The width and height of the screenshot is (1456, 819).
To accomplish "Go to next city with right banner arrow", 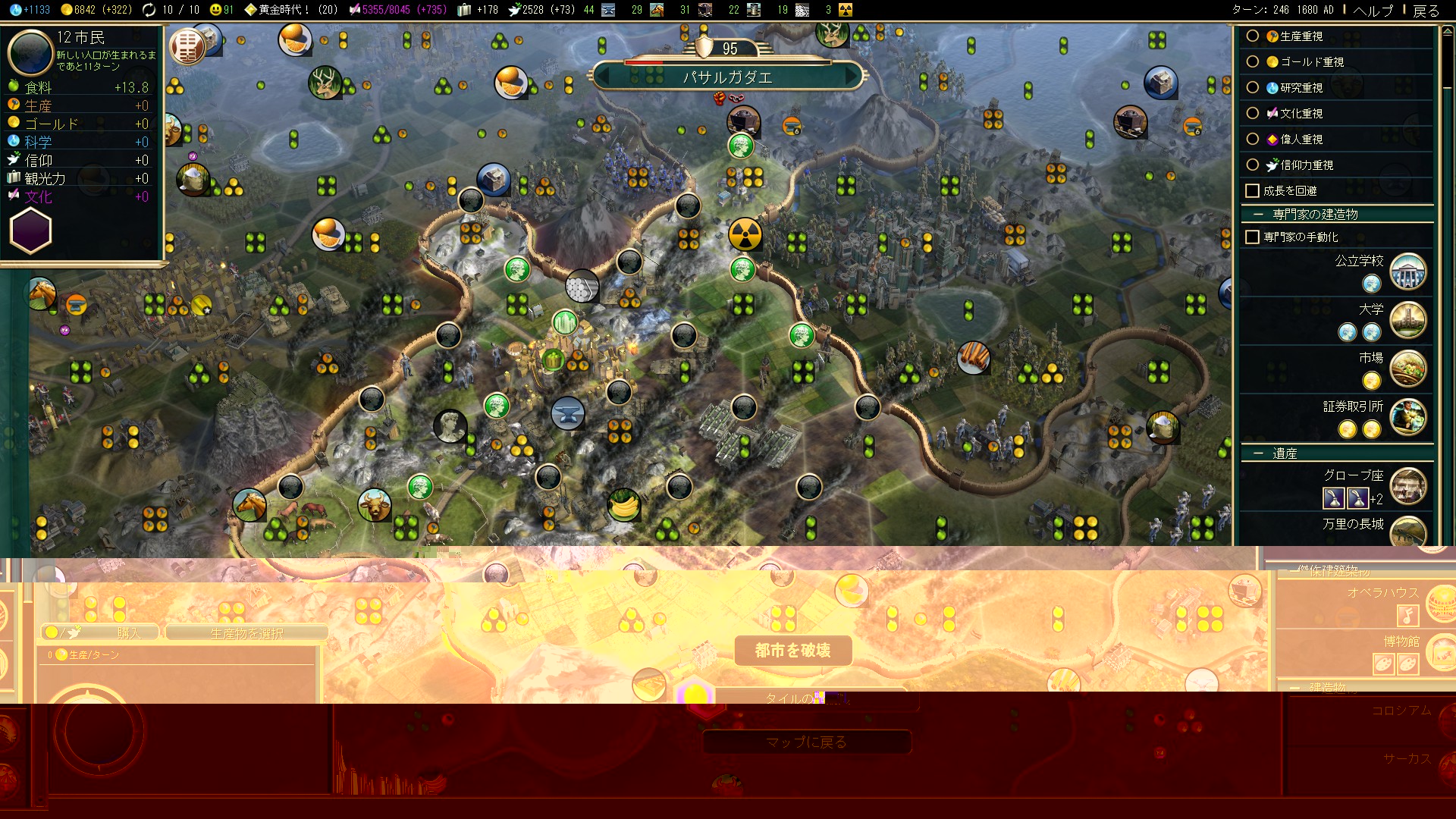I will coord(852,77).
